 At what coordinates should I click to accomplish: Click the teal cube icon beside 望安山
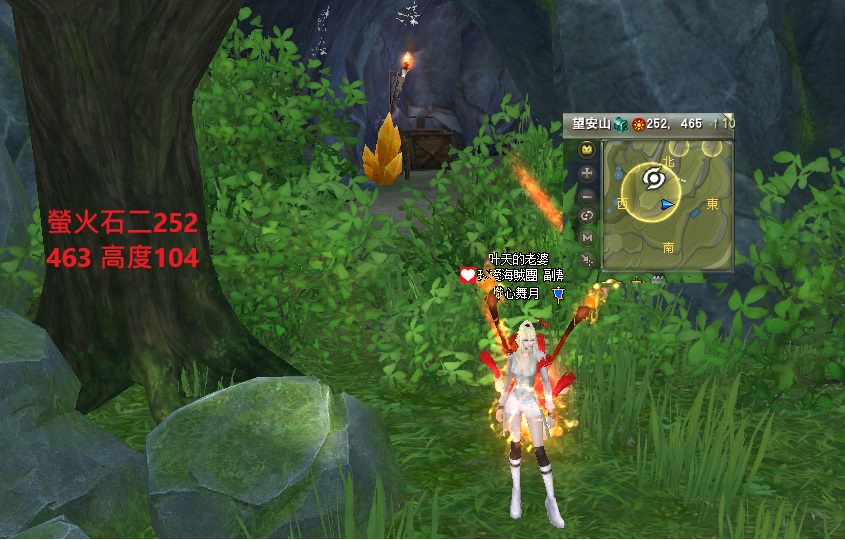[621, 123]
